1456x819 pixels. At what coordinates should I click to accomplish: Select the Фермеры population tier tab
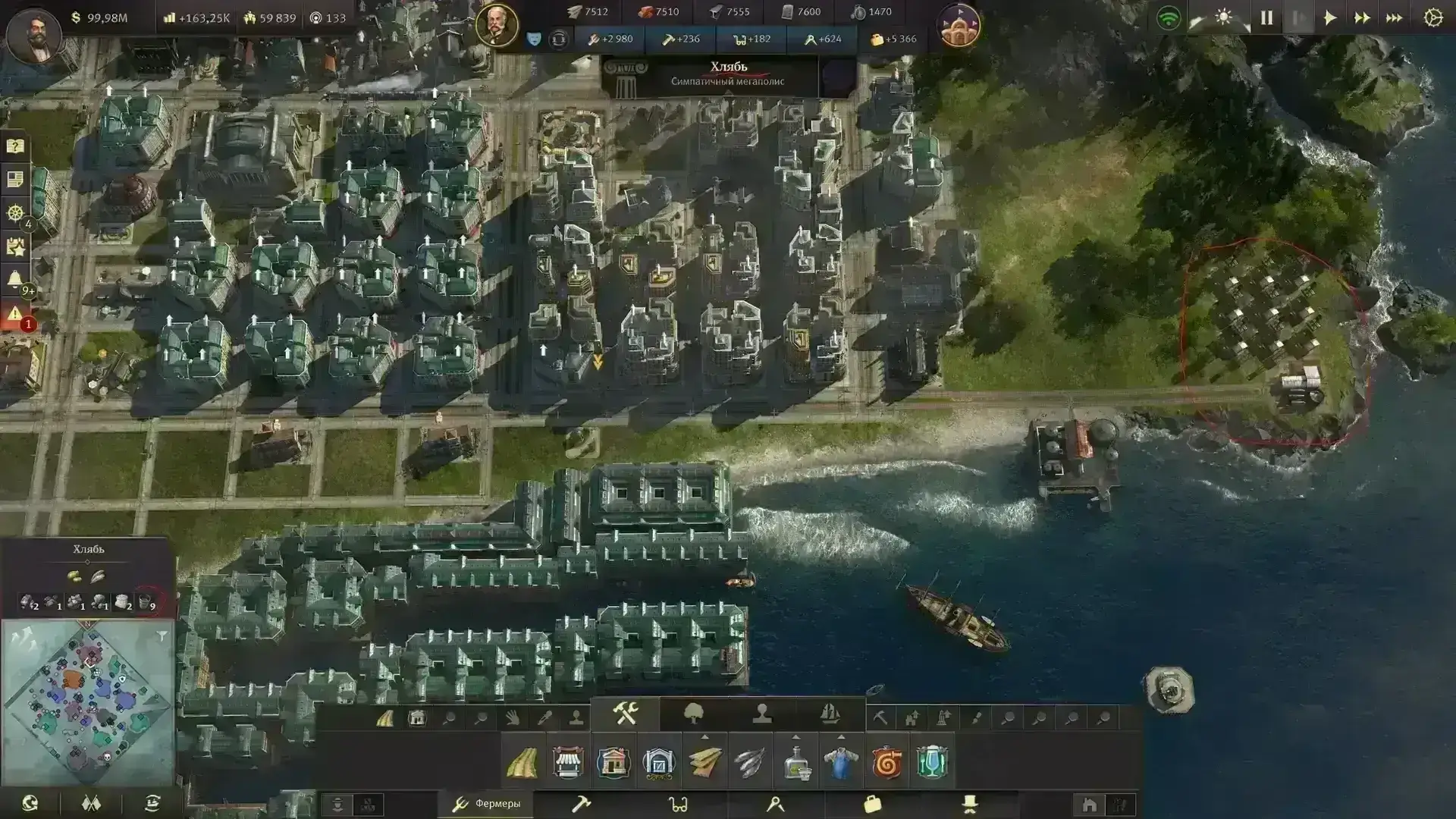(485, 804)
